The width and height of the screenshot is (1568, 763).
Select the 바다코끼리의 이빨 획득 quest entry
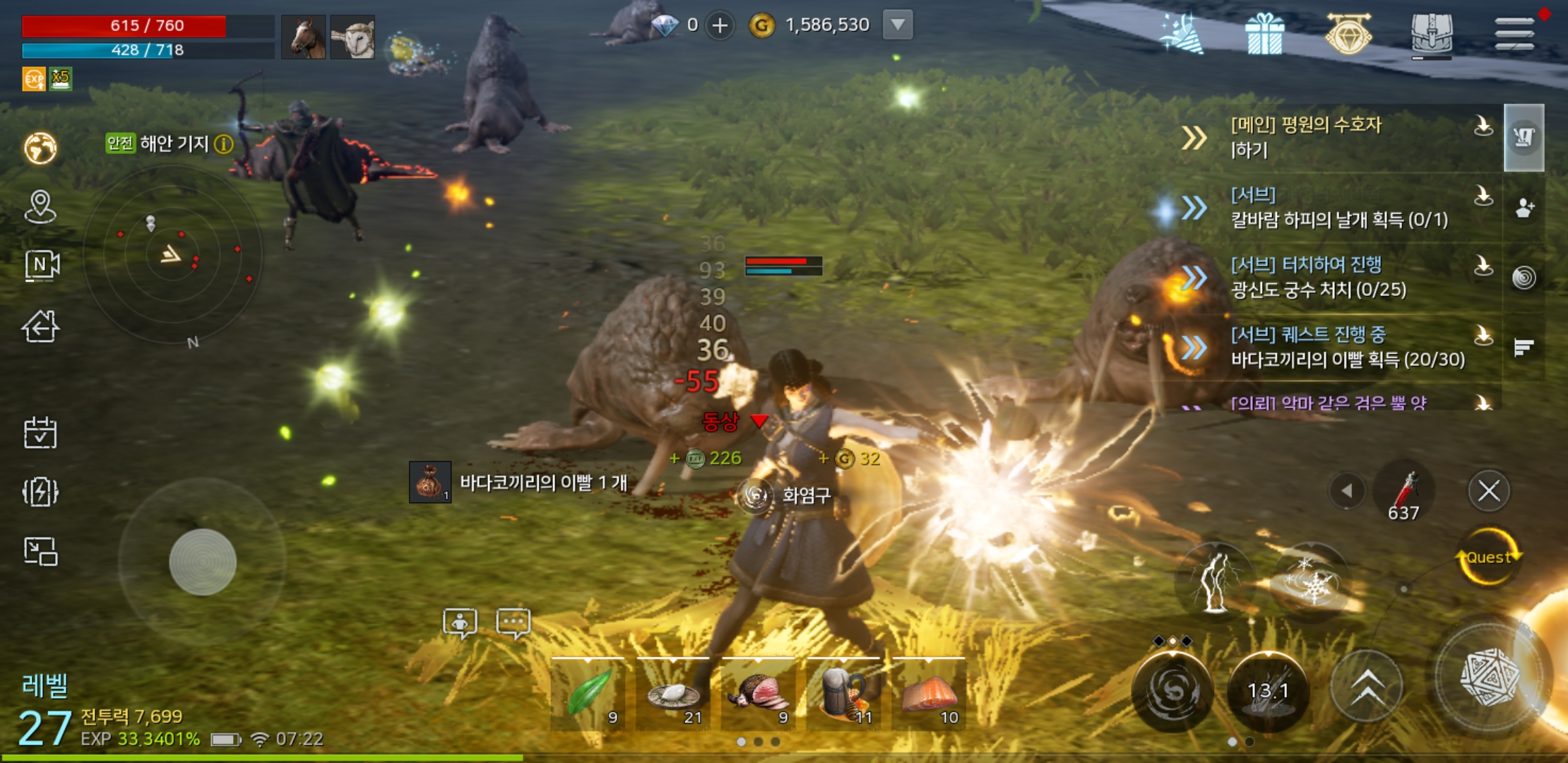[1346, 348]
